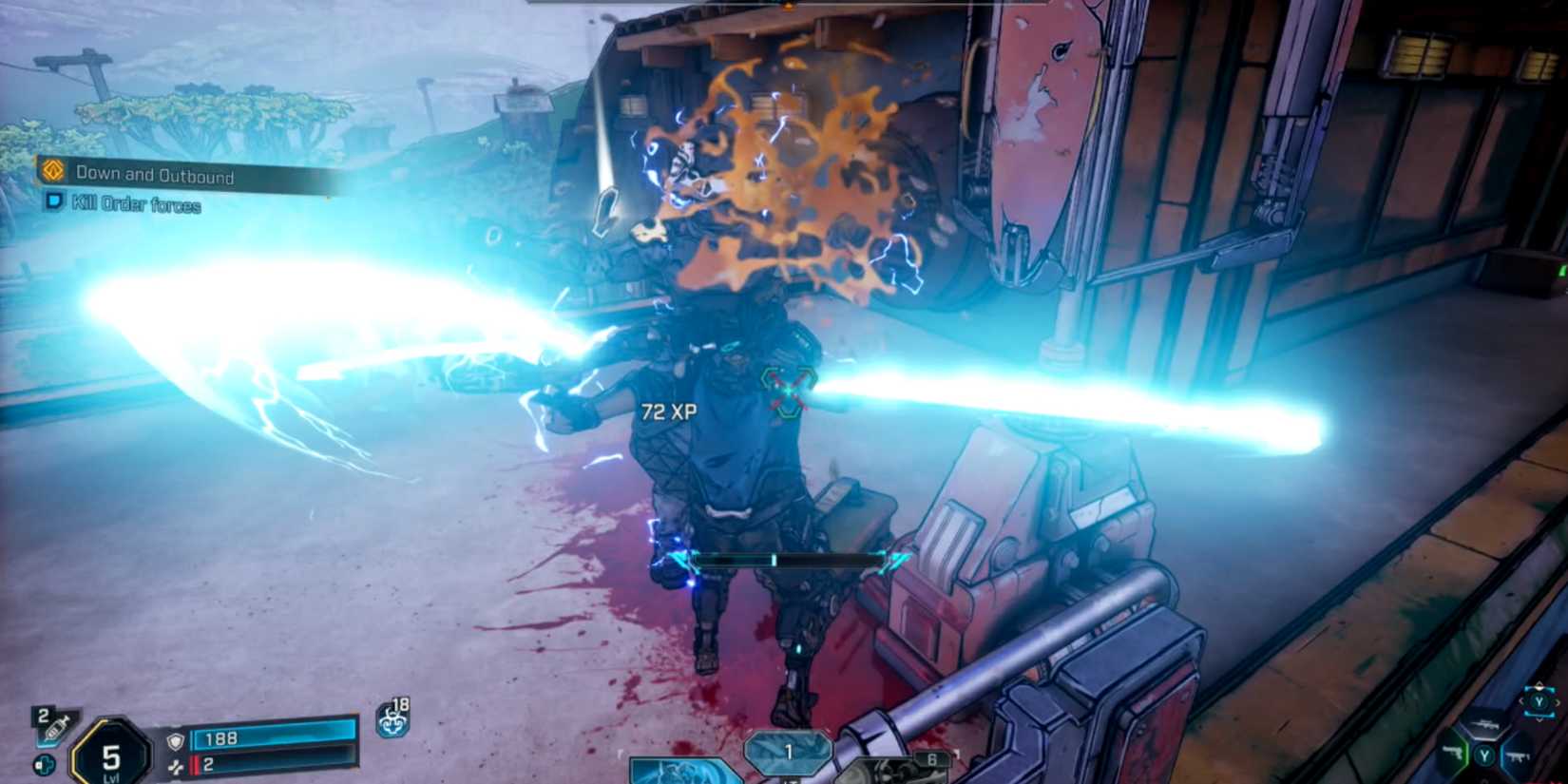Toggle the center Y button on the weapon wheel
The width and height of the screenshot is (1568, 784).
1483,755
